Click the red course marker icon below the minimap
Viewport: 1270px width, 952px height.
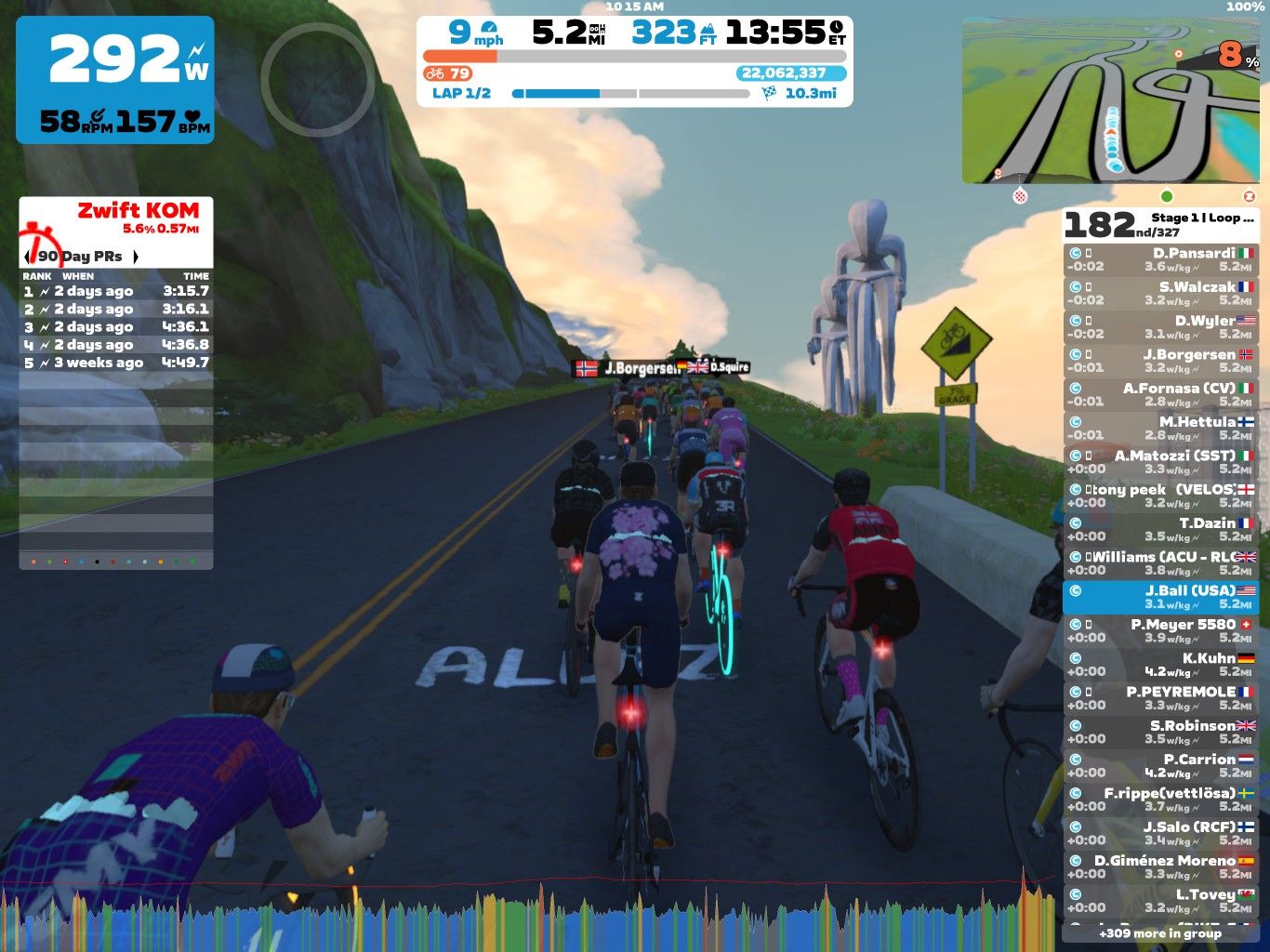pos(1249,195)
